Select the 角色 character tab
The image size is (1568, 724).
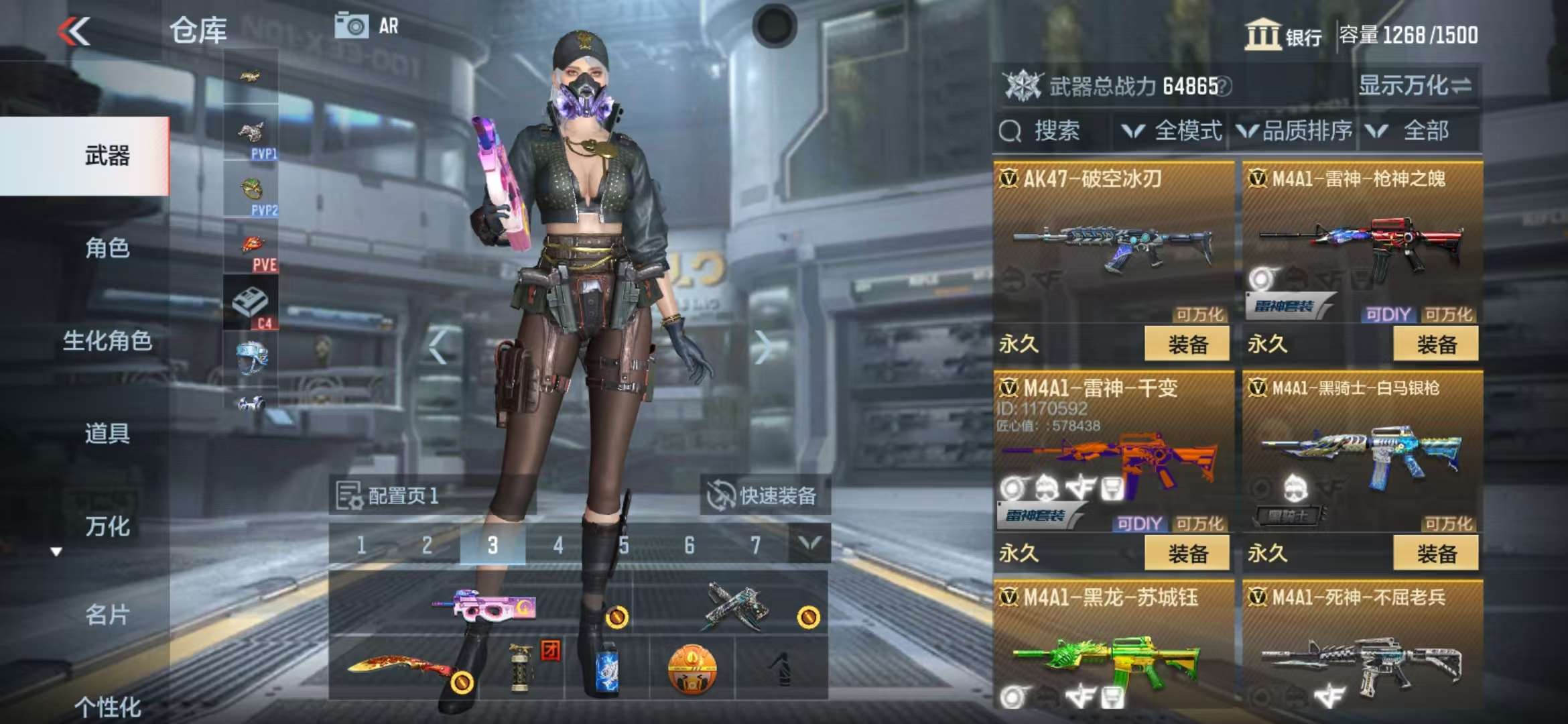click(107, 248)
